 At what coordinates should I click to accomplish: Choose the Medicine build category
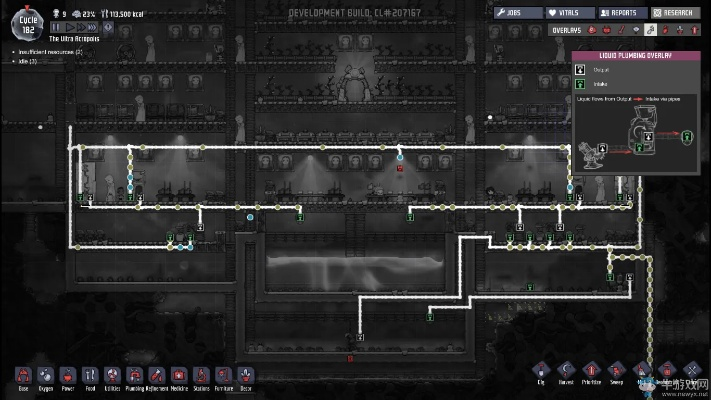click(x=179, y=375)
